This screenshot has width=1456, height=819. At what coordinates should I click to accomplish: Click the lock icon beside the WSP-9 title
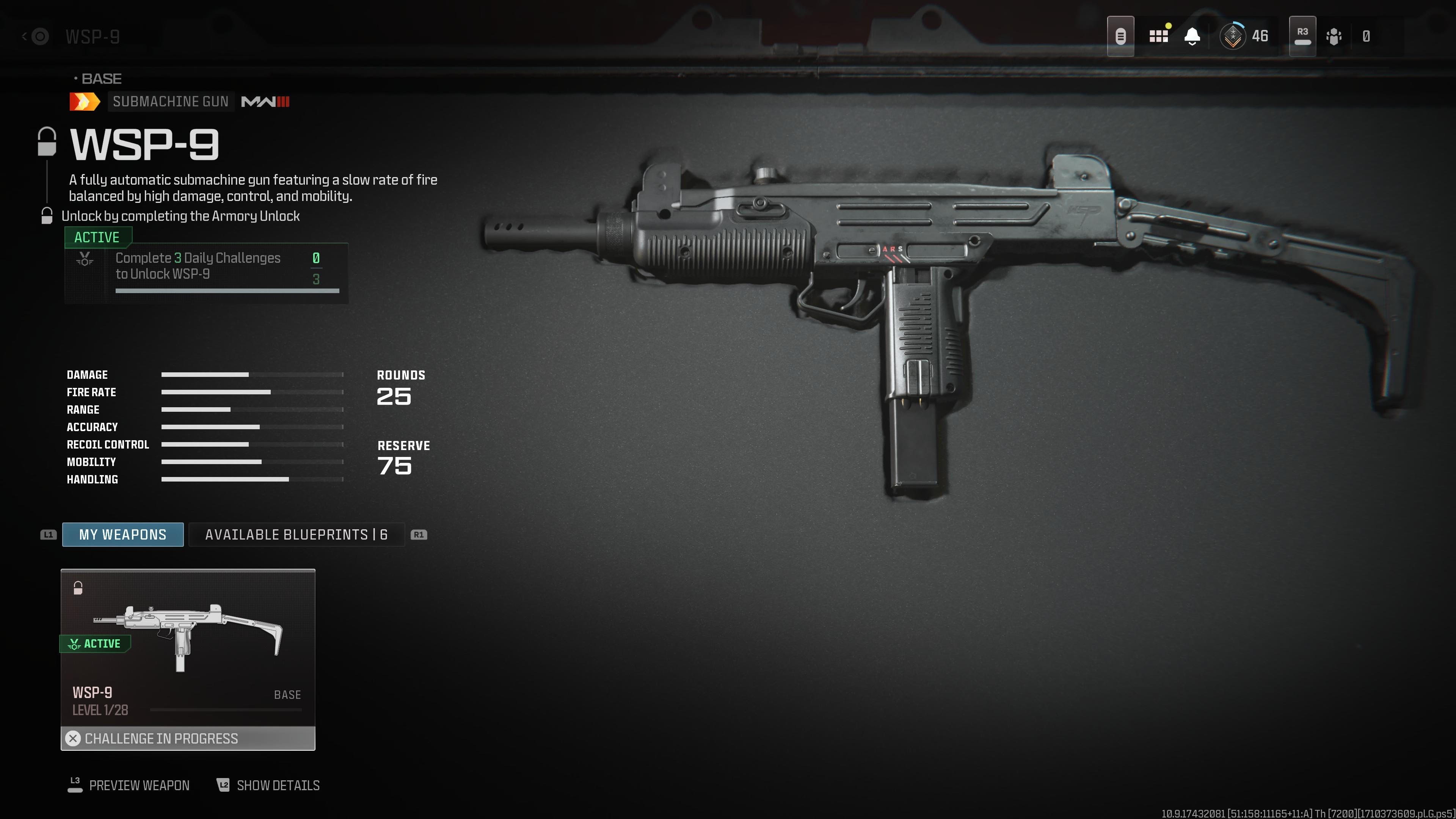[x=46, y=141]
